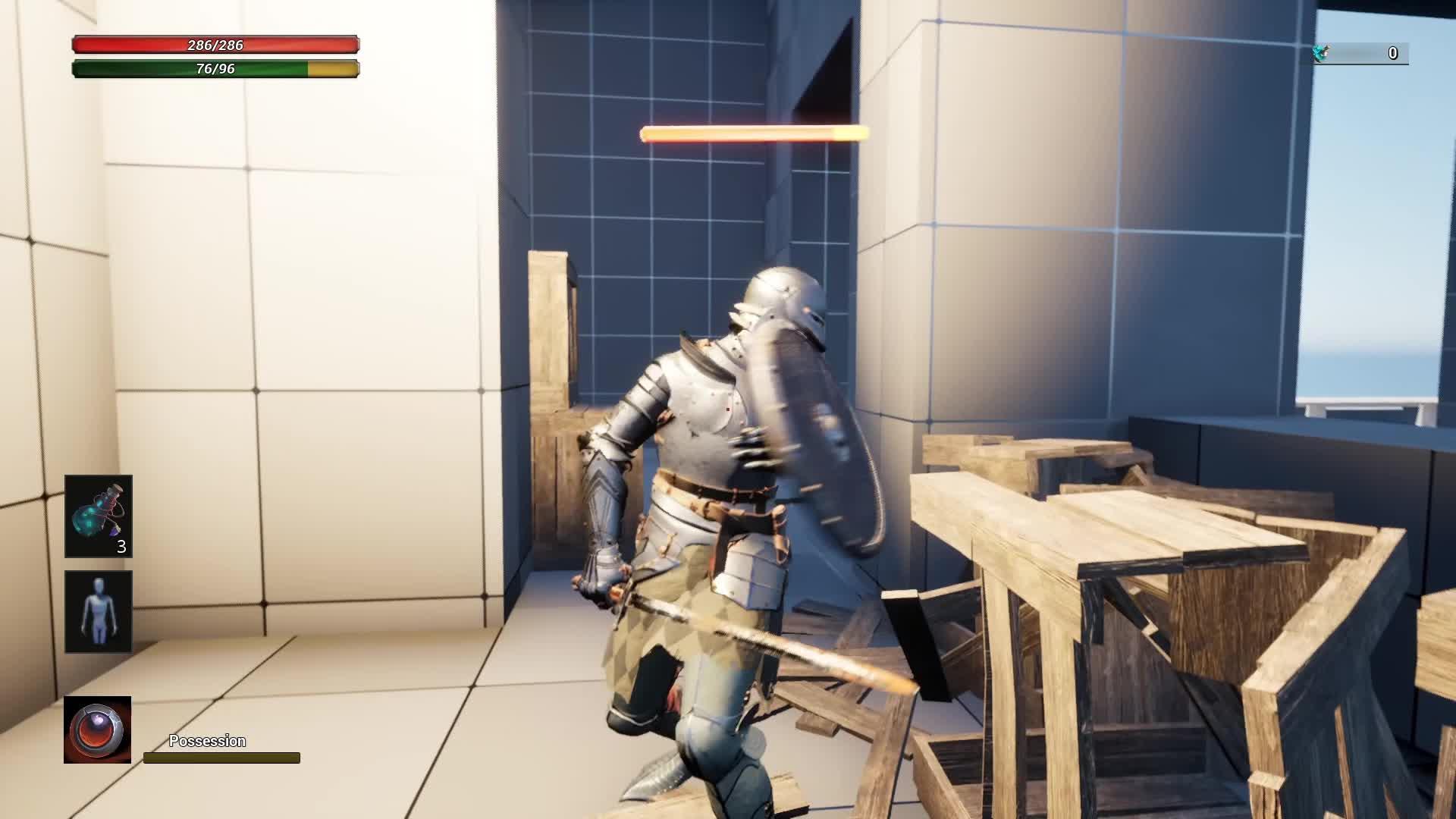This screenshot has height=819, width=1456.
Task: Click the Possession text label
Action: click(206, 740)
